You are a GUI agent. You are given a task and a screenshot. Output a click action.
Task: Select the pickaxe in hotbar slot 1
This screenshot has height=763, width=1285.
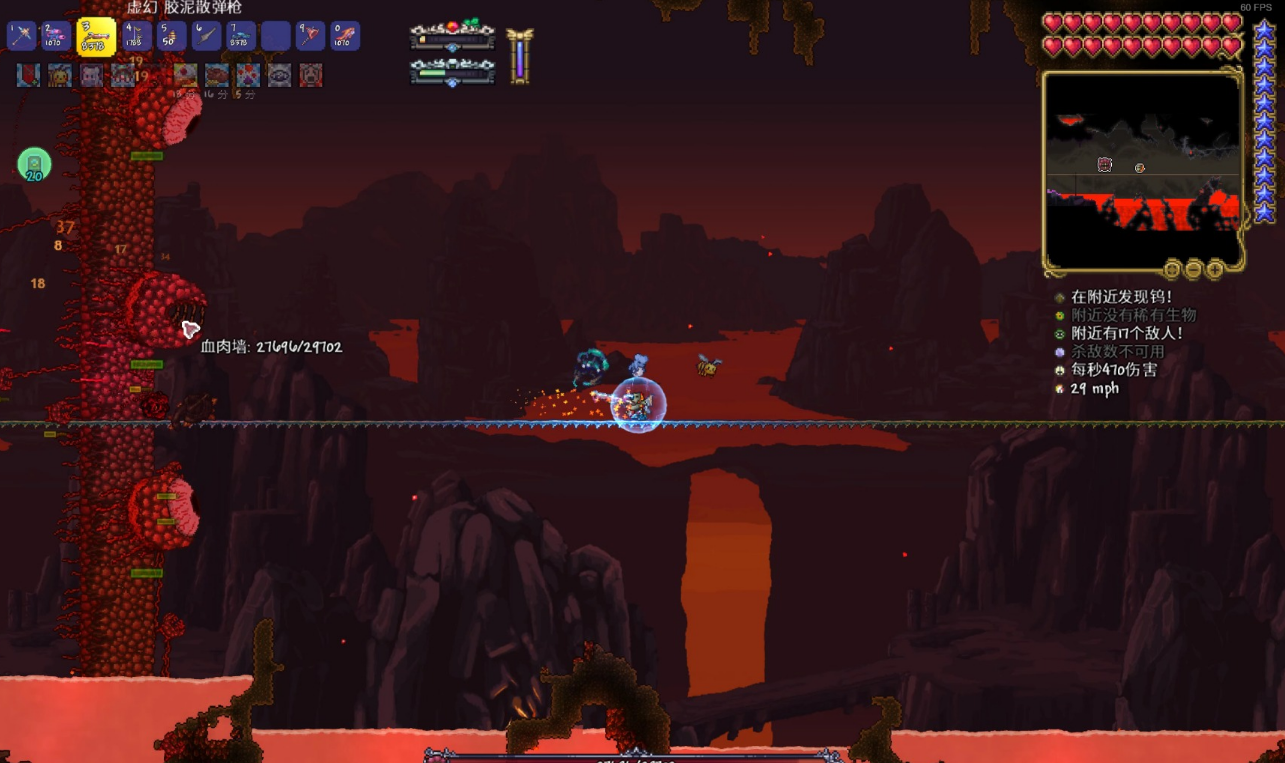(22, 37)
